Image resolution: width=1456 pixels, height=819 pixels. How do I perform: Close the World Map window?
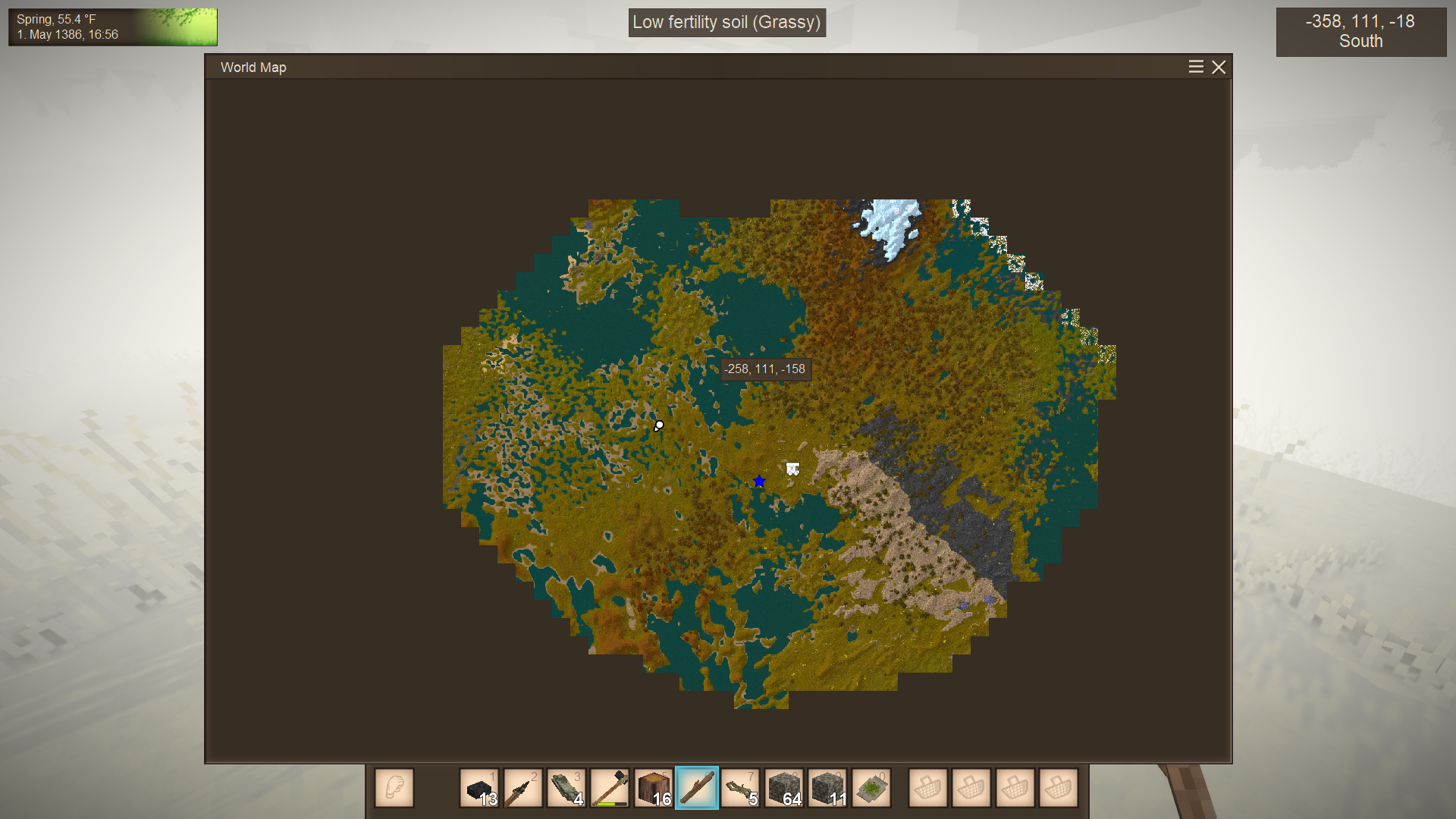[x=1219, y=67]
